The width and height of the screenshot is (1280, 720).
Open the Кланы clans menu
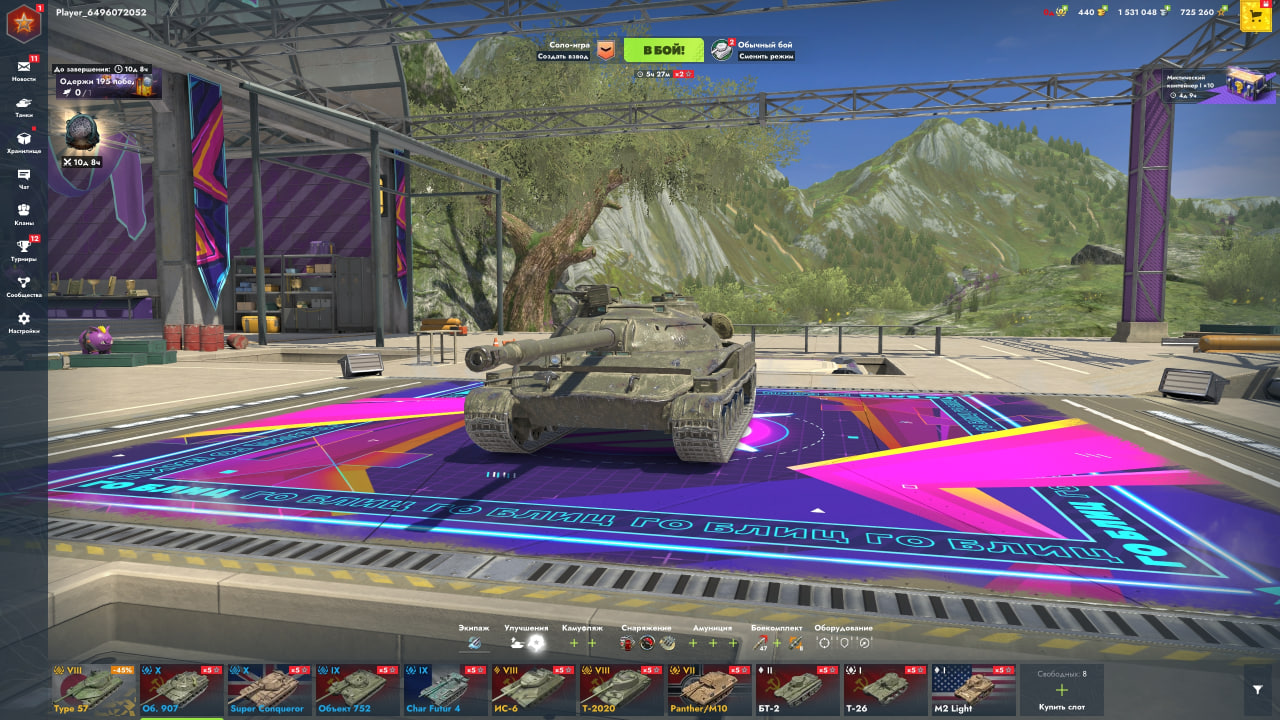point(23,215)
